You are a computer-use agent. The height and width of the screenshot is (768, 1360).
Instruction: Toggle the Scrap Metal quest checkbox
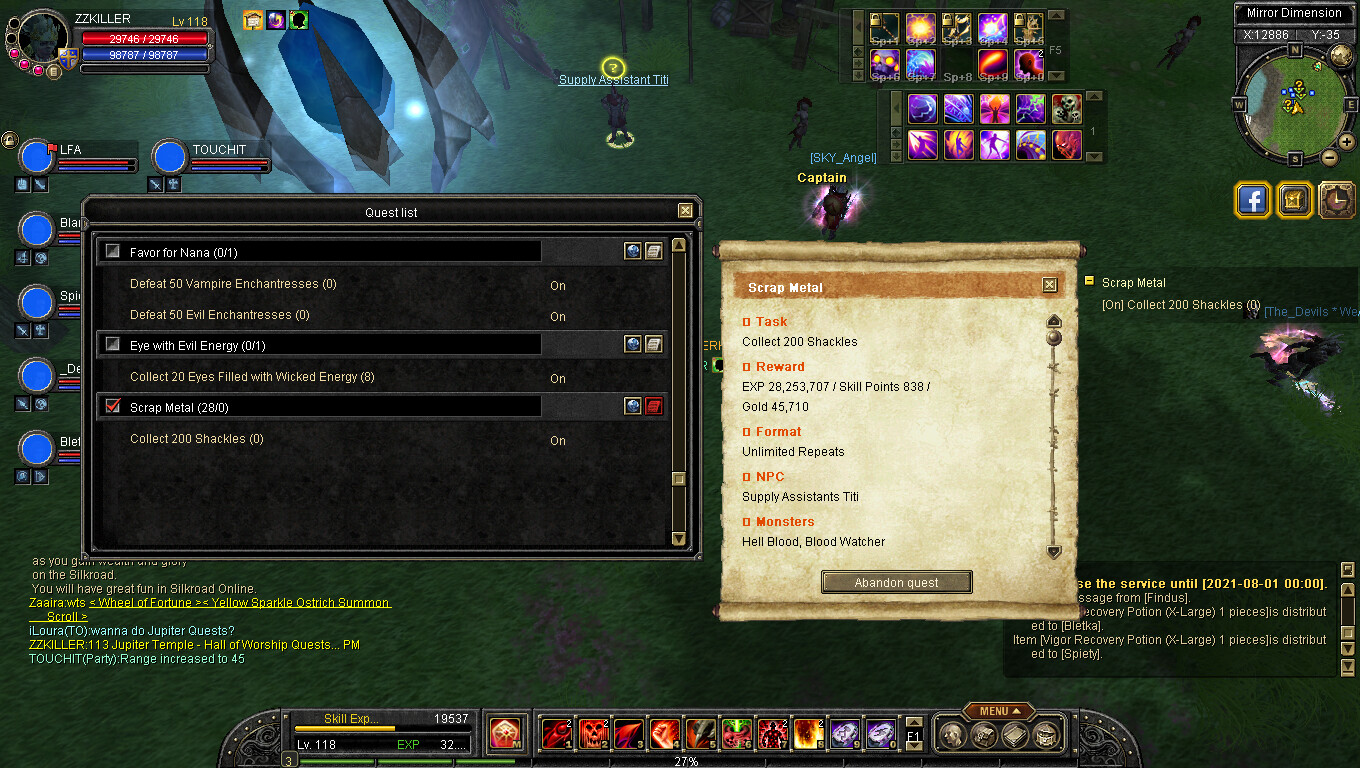click(113, 406)
